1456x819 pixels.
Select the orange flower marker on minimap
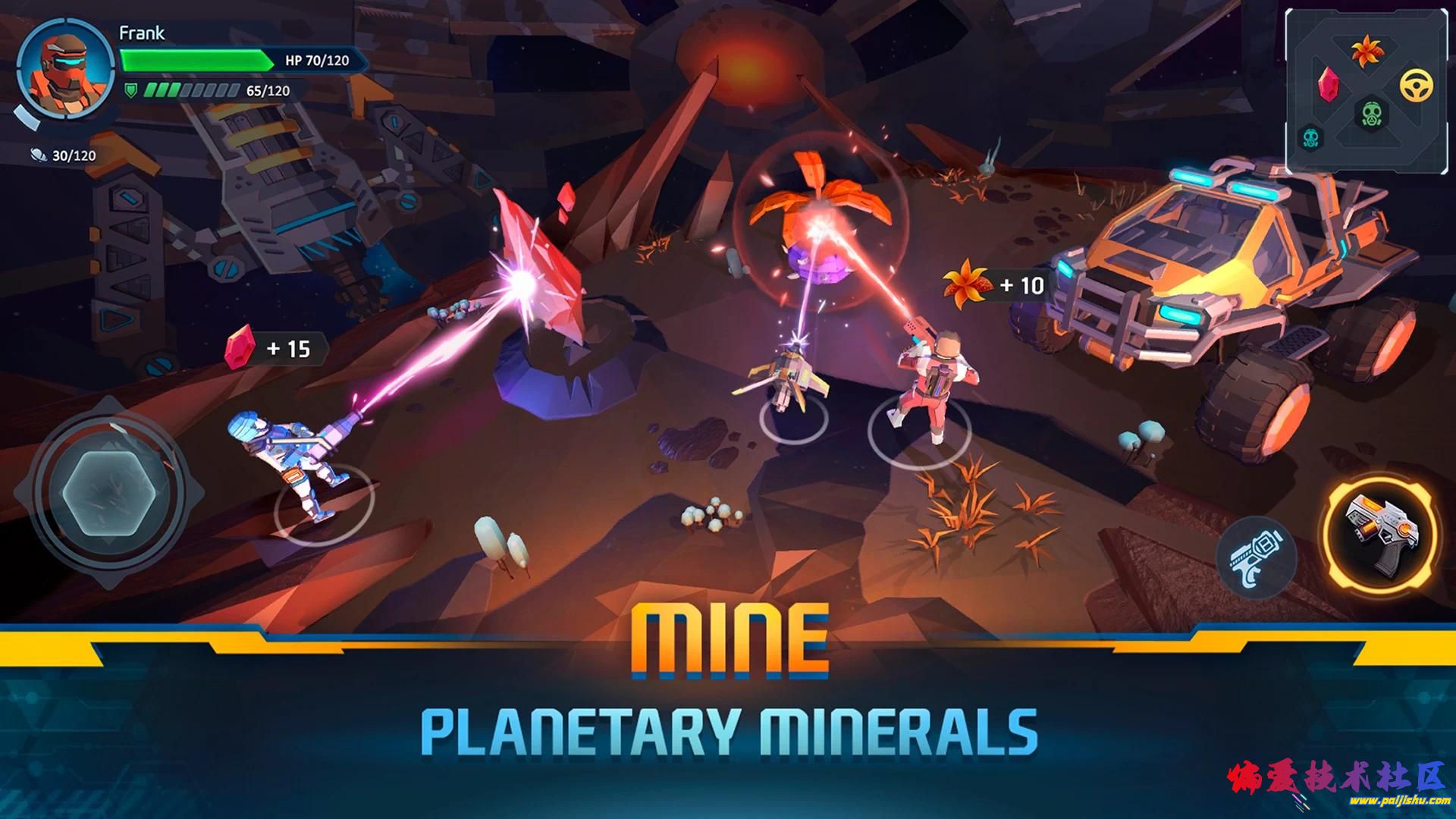click(1367, 52)
